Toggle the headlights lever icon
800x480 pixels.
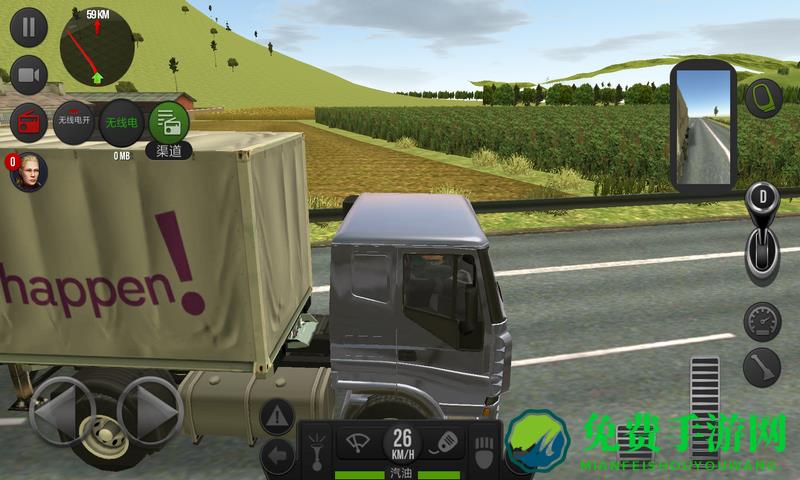316,445
